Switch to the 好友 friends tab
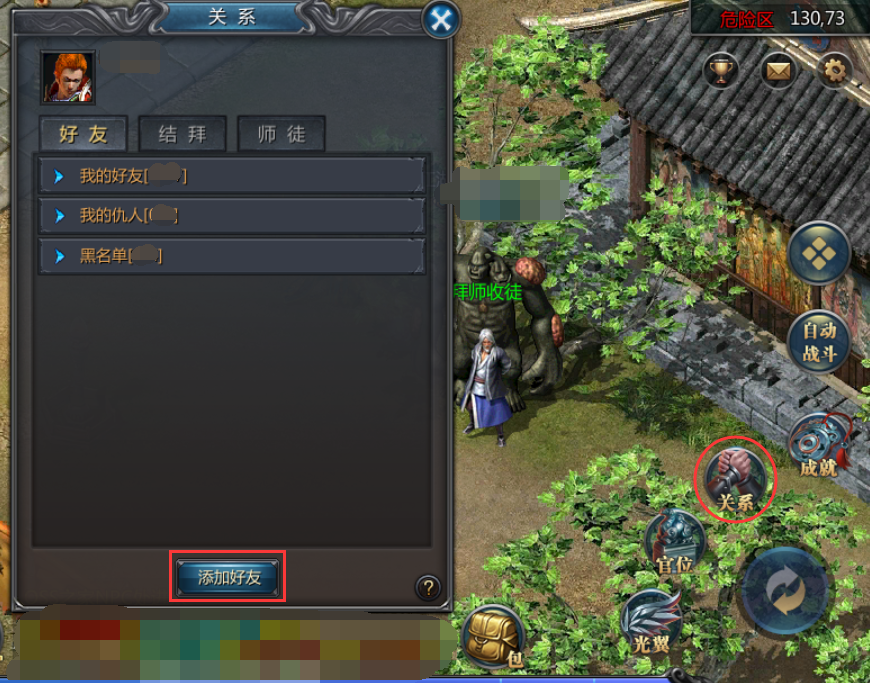The height and width of the screenshot is (683, 870). [x=84, y=134]
